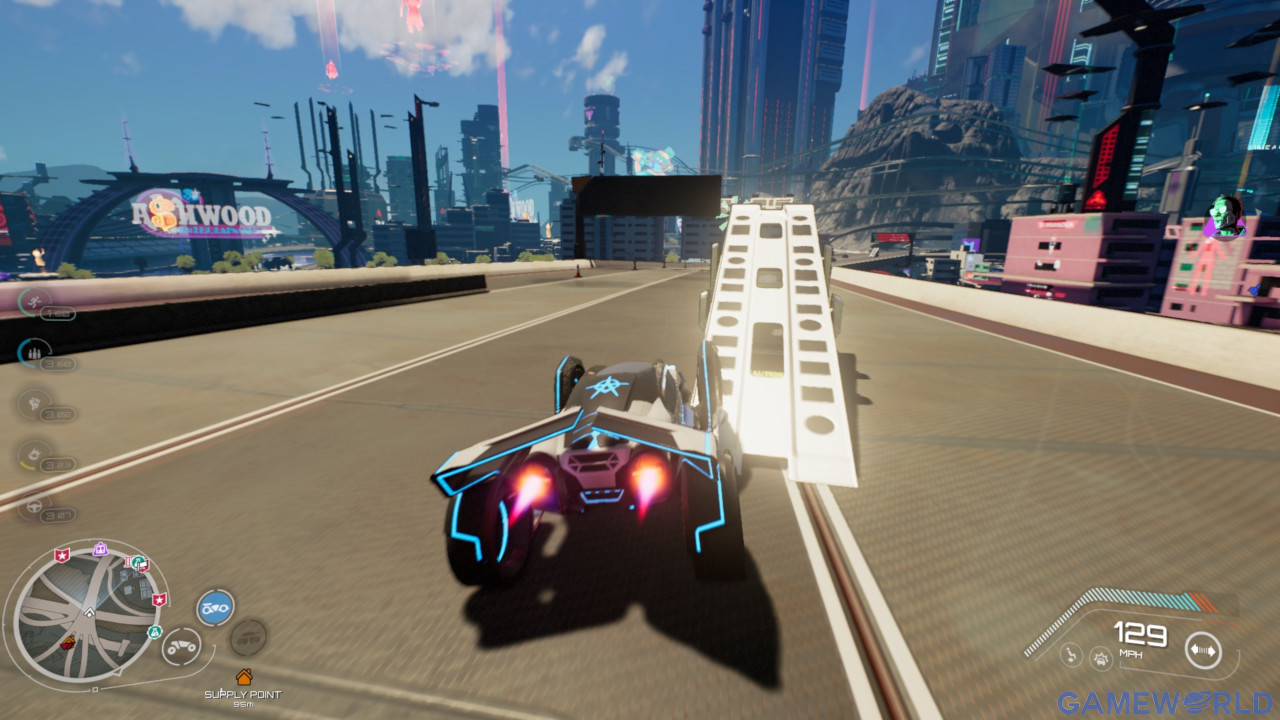The height and width of the screenshot is (720, 1280).
Task: Open the vehicle settings gear icon
Action: click(x=1101, y=659)
